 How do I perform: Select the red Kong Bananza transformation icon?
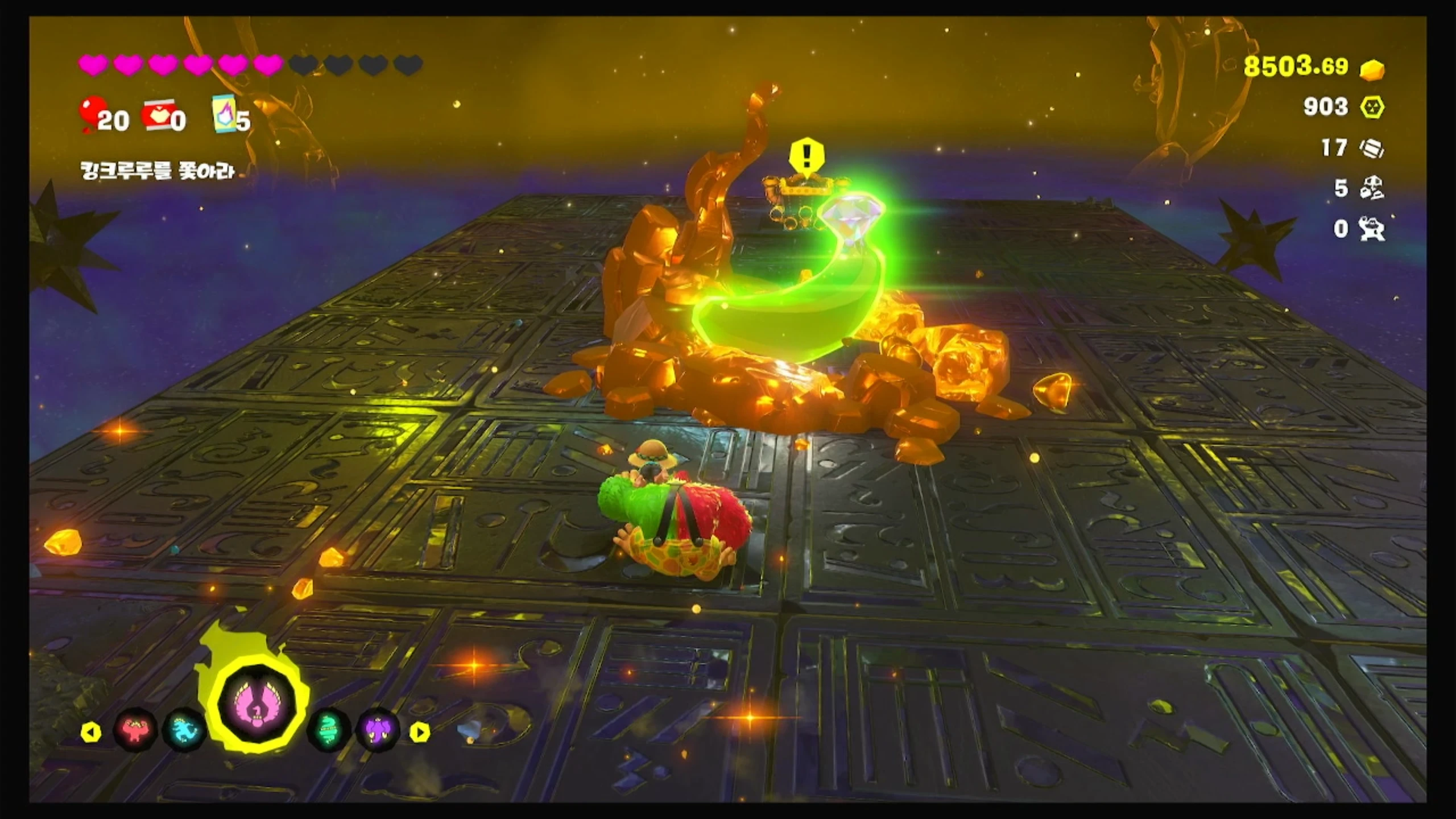pyautogui.click(x=135, y=731)
